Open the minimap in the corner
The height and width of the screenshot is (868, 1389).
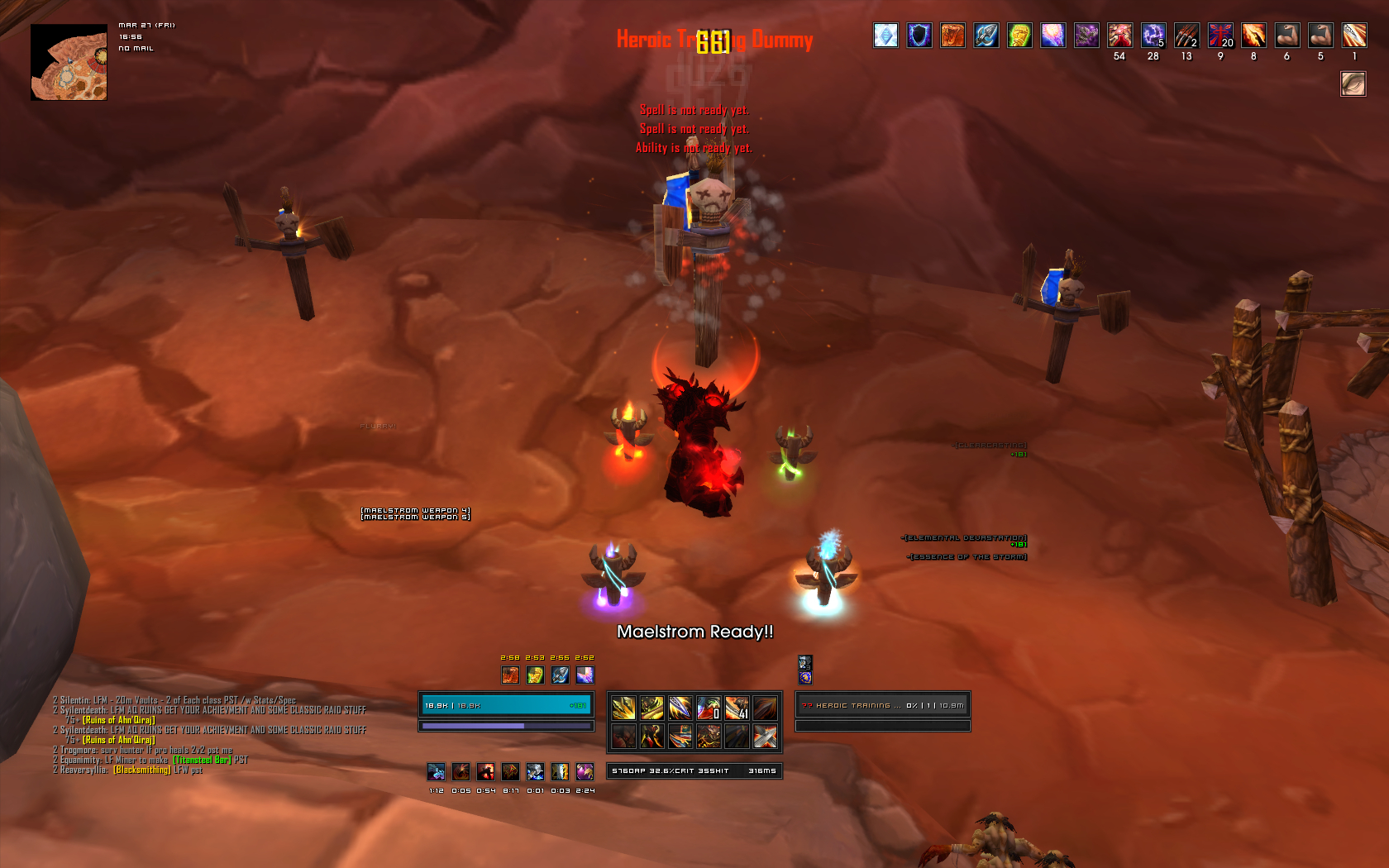(69, 63)
